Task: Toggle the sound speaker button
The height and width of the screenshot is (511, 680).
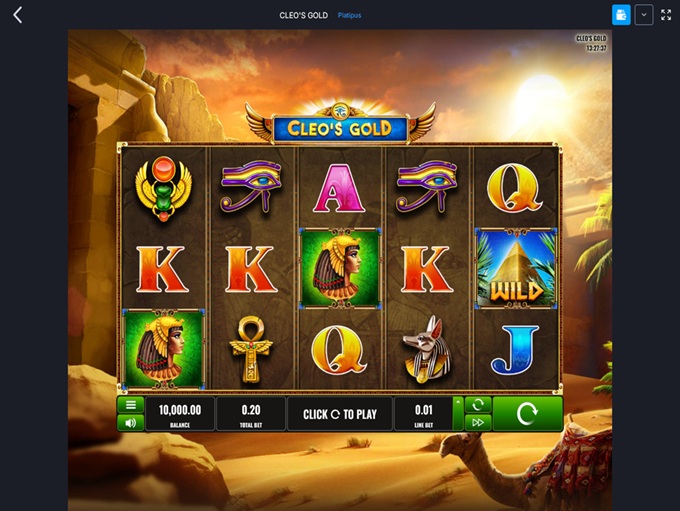Action: [x=130, y=423]
